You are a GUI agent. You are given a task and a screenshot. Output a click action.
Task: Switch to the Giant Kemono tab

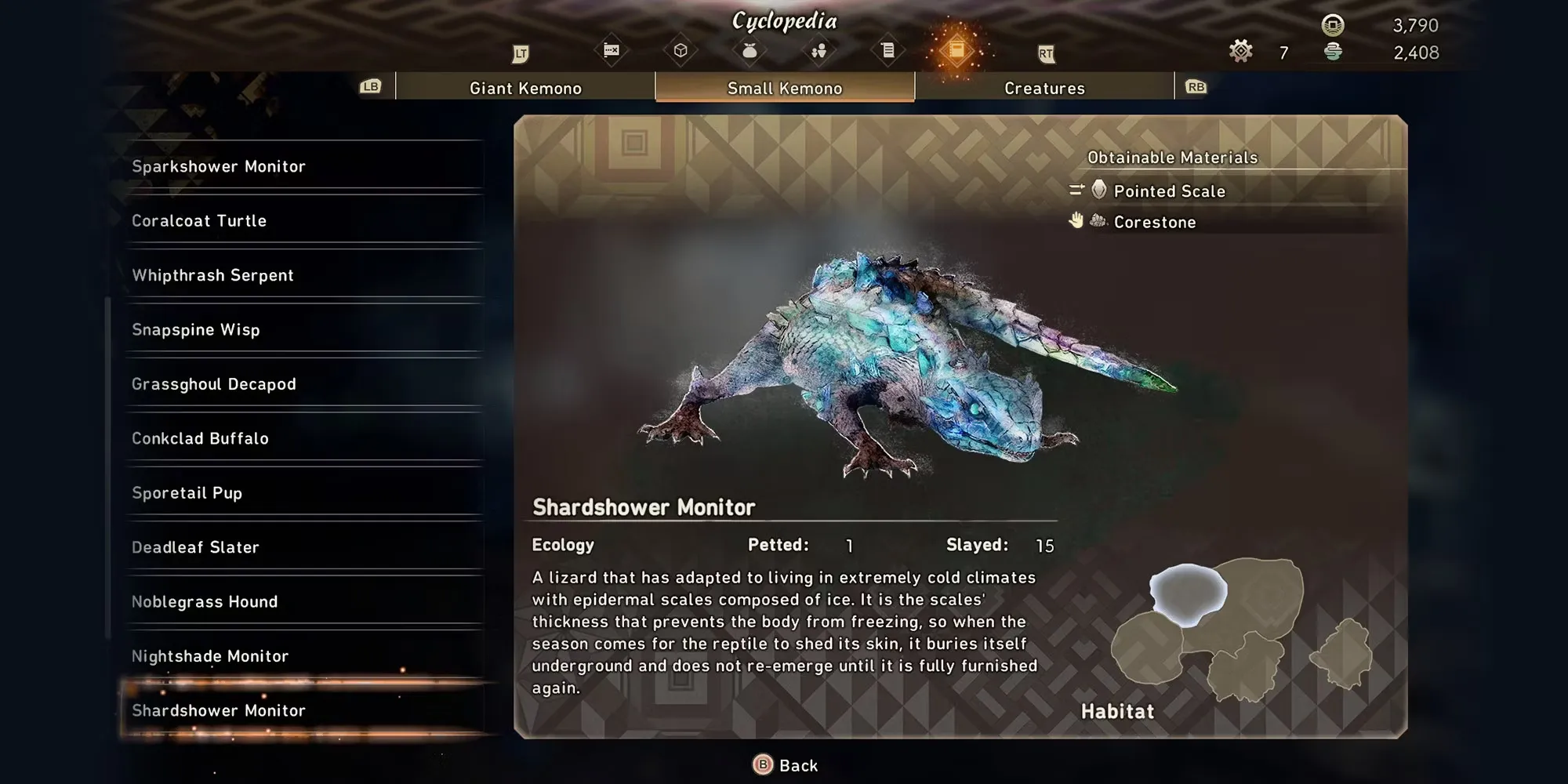(525, 88)
